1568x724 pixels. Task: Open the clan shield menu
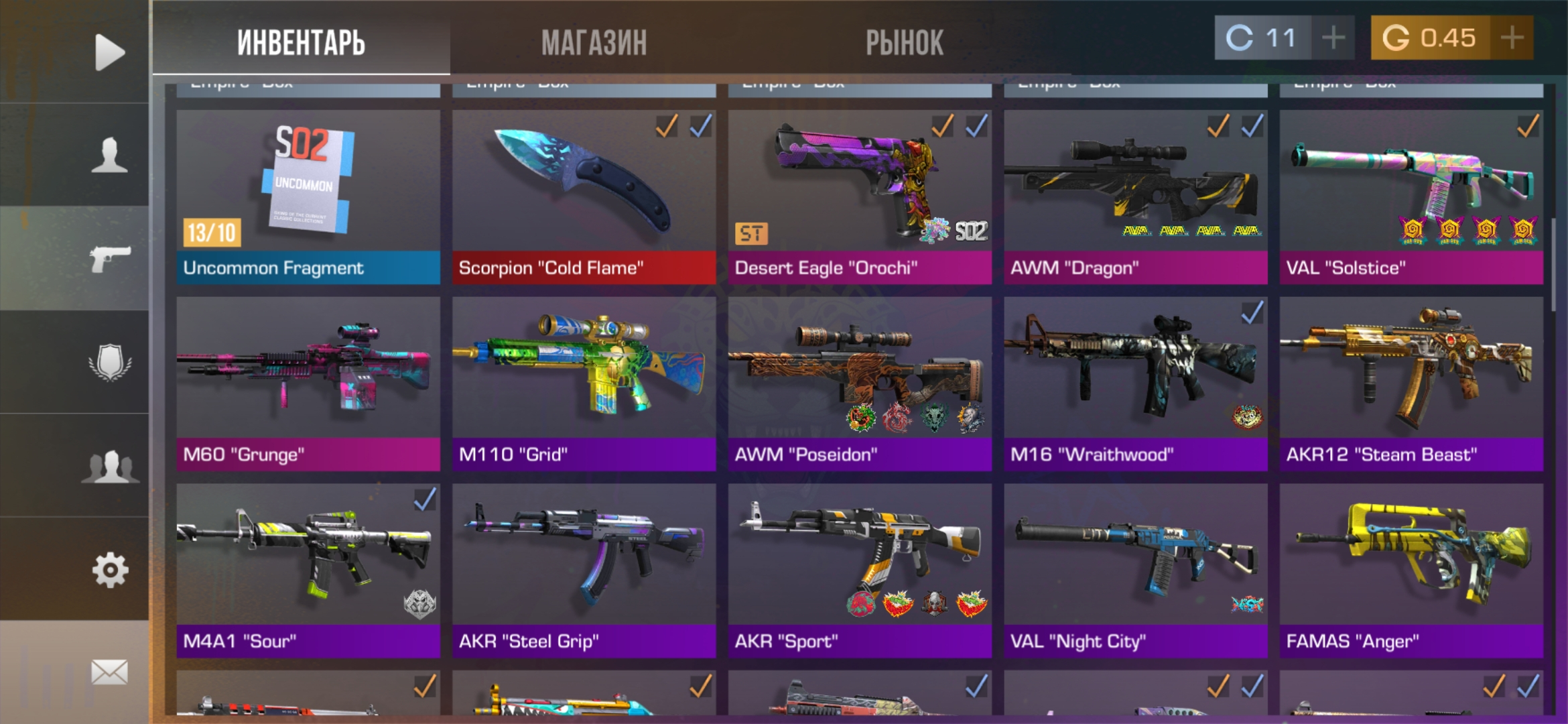[x=109, y=363]
